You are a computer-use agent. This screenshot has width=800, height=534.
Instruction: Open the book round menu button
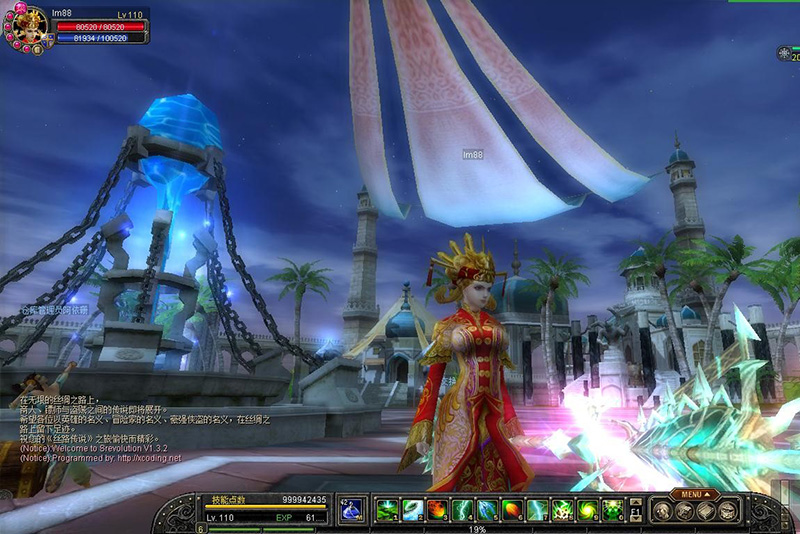[706, 510]
